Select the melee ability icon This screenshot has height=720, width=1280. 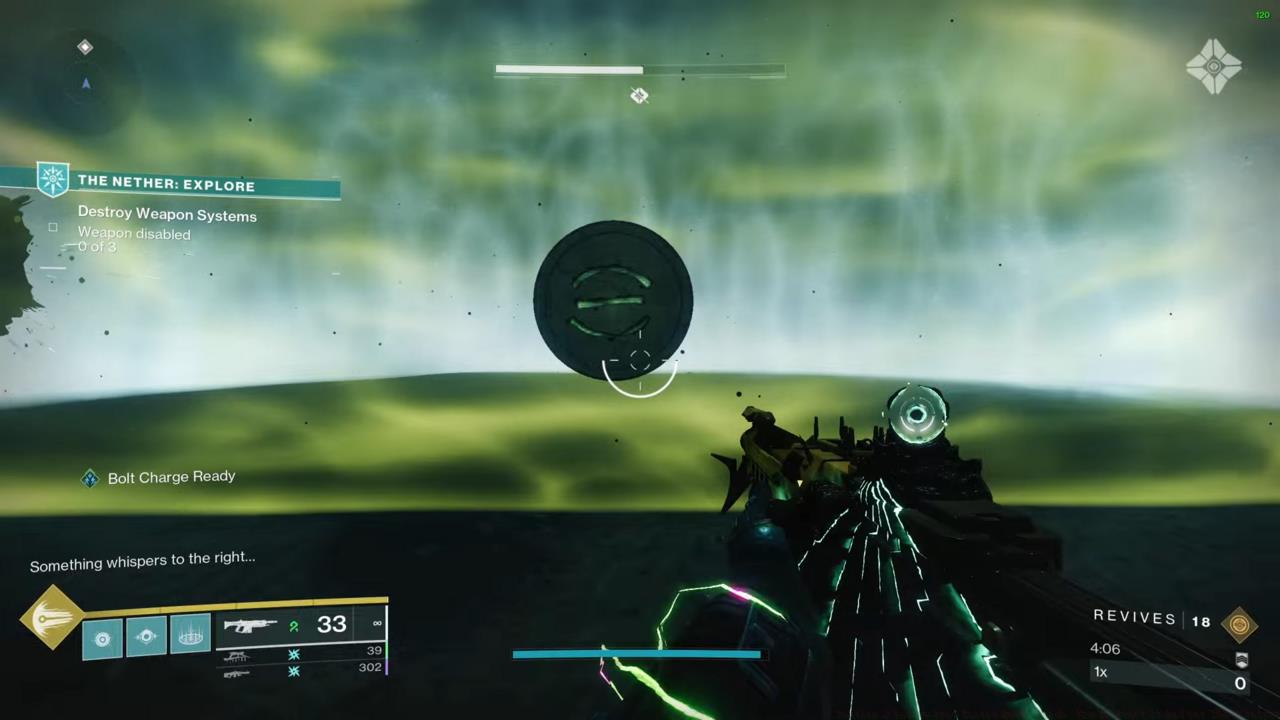point(146,637)
